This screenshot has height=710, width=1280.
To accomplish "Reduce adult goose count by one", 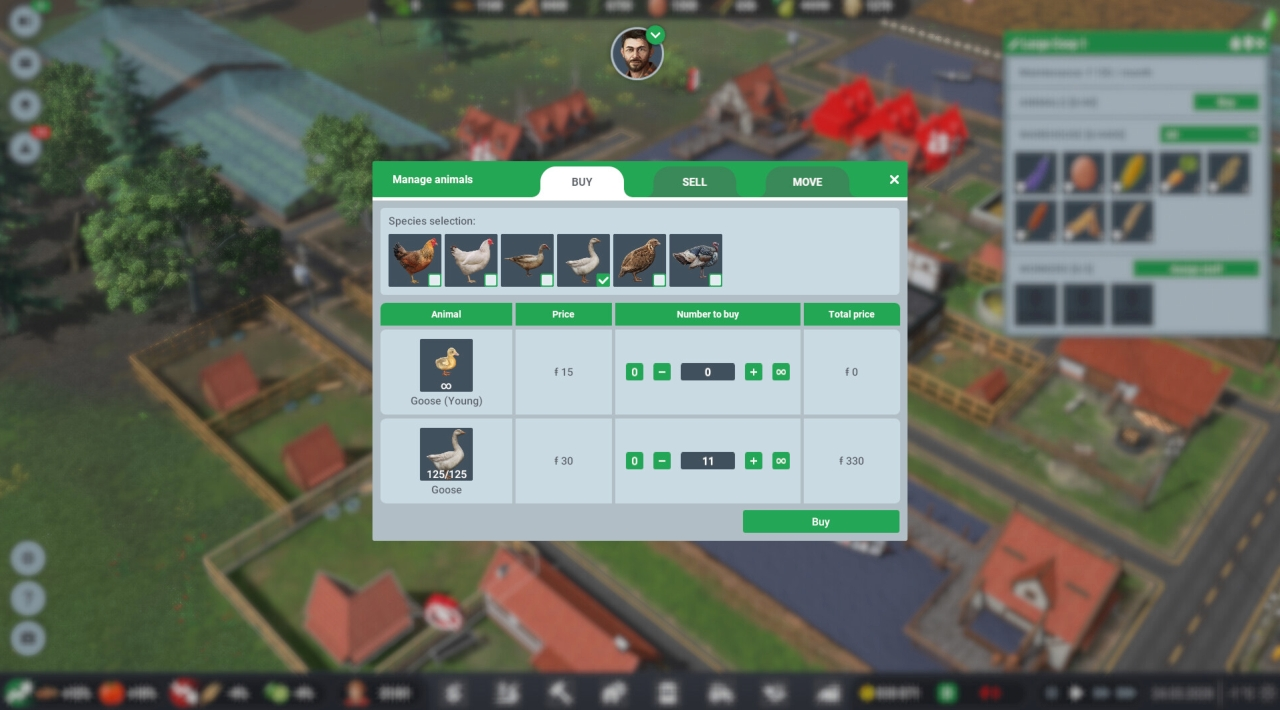I will 662,461.
